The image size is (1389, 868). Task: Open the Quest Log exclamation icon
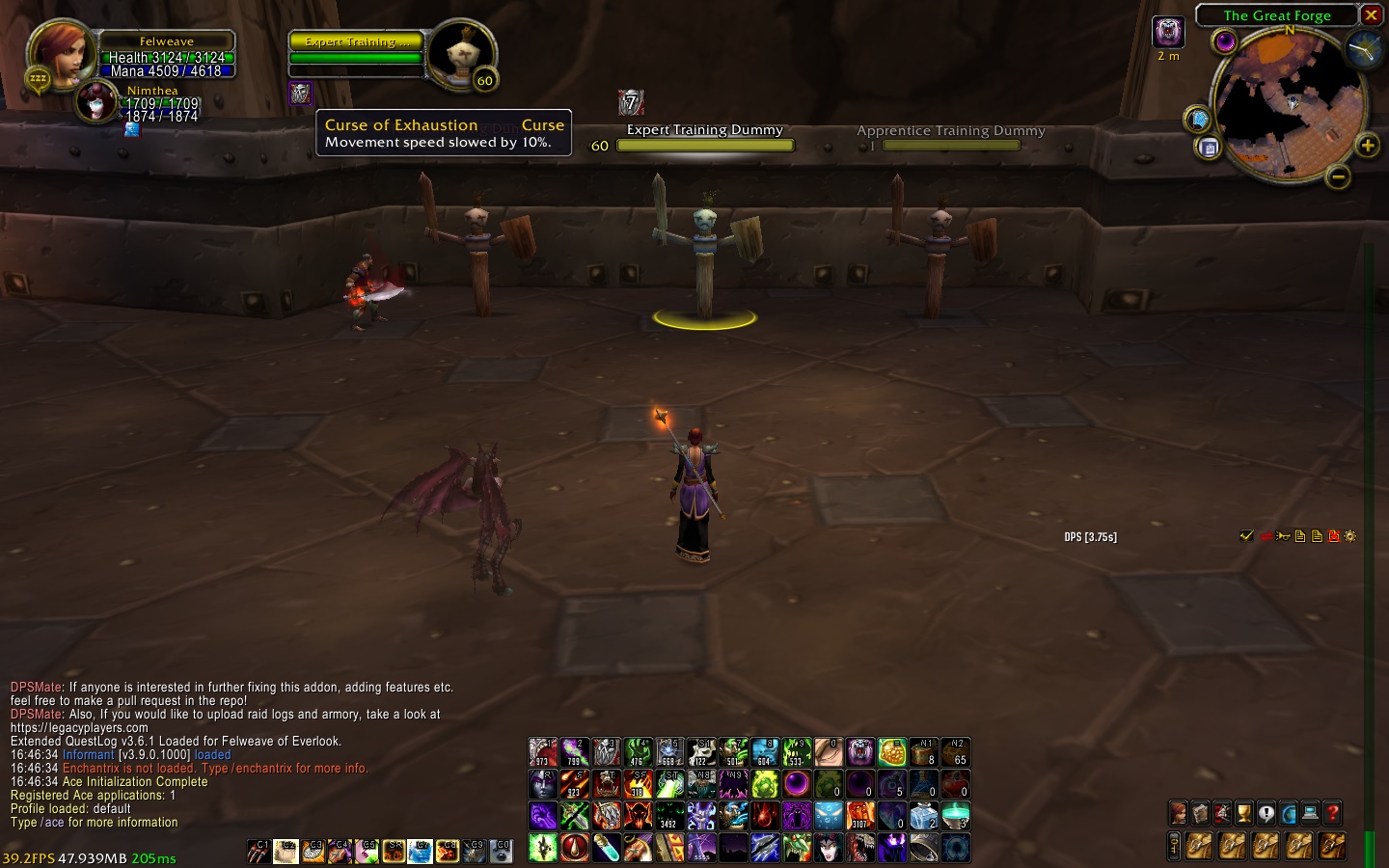[x=1266, y=813]
